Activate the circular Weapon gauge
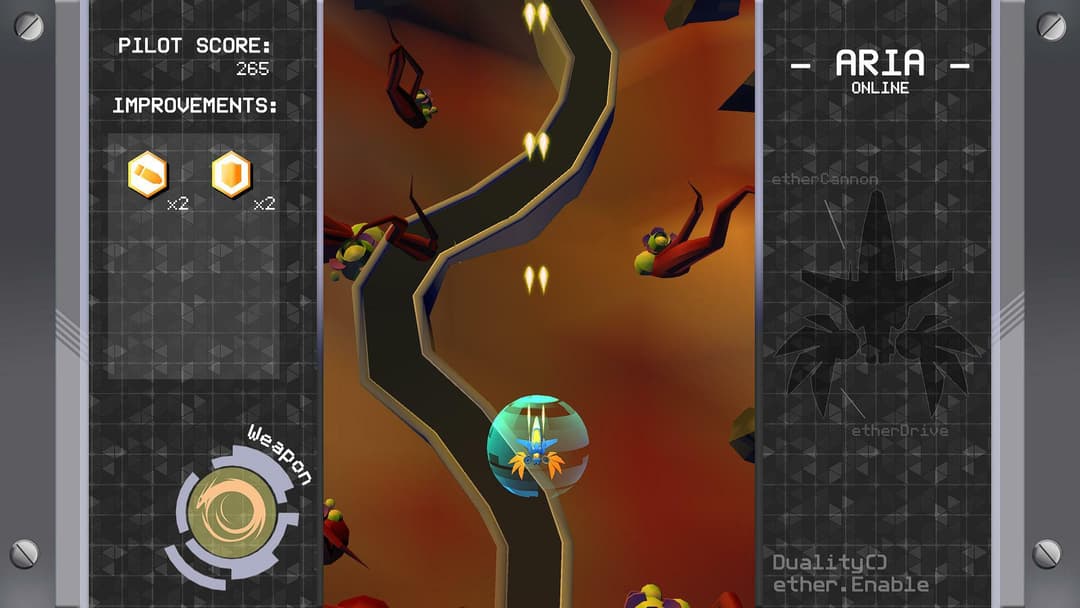Viewport: 1080px width, 608px height. pyautogui.click(x=232, y=512)
